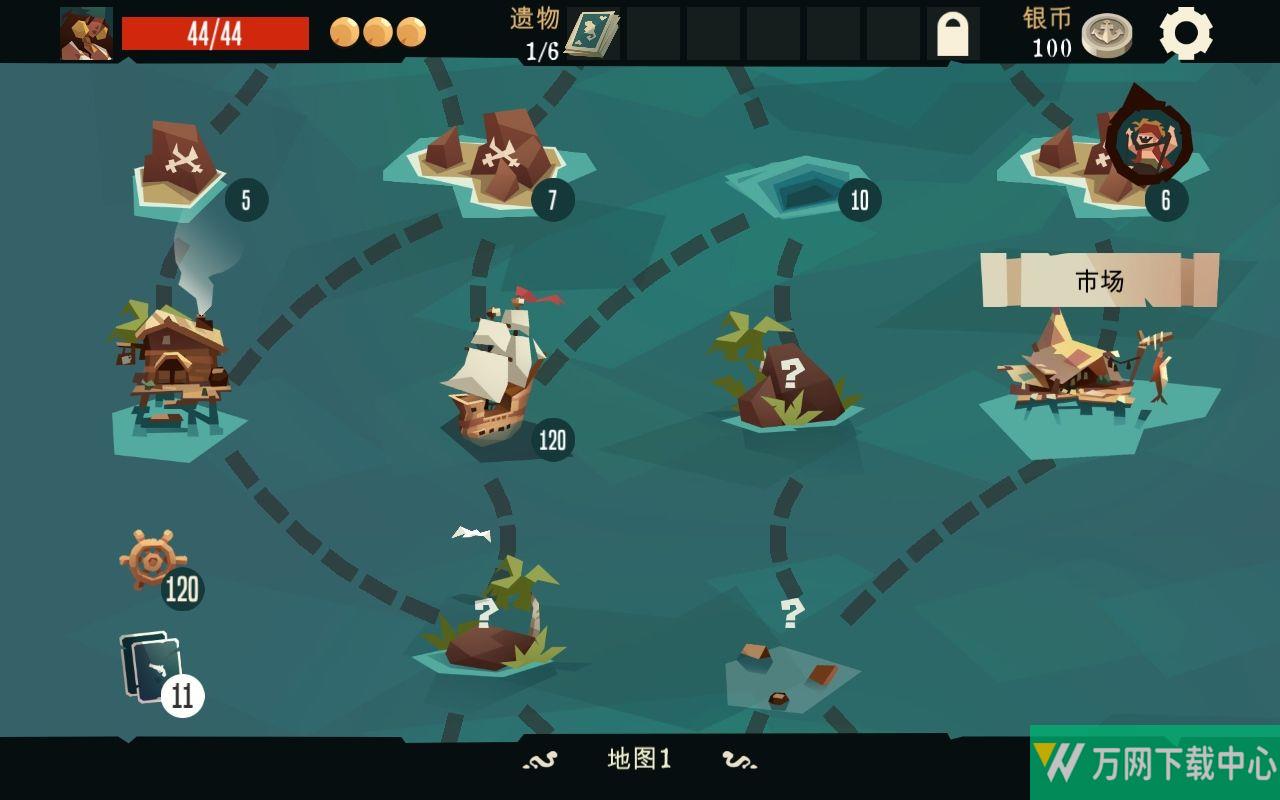Screen dimensions: 1280x800
Task: Click the 万网下载中心 watermark logo
Action: tap(1155, 762)
